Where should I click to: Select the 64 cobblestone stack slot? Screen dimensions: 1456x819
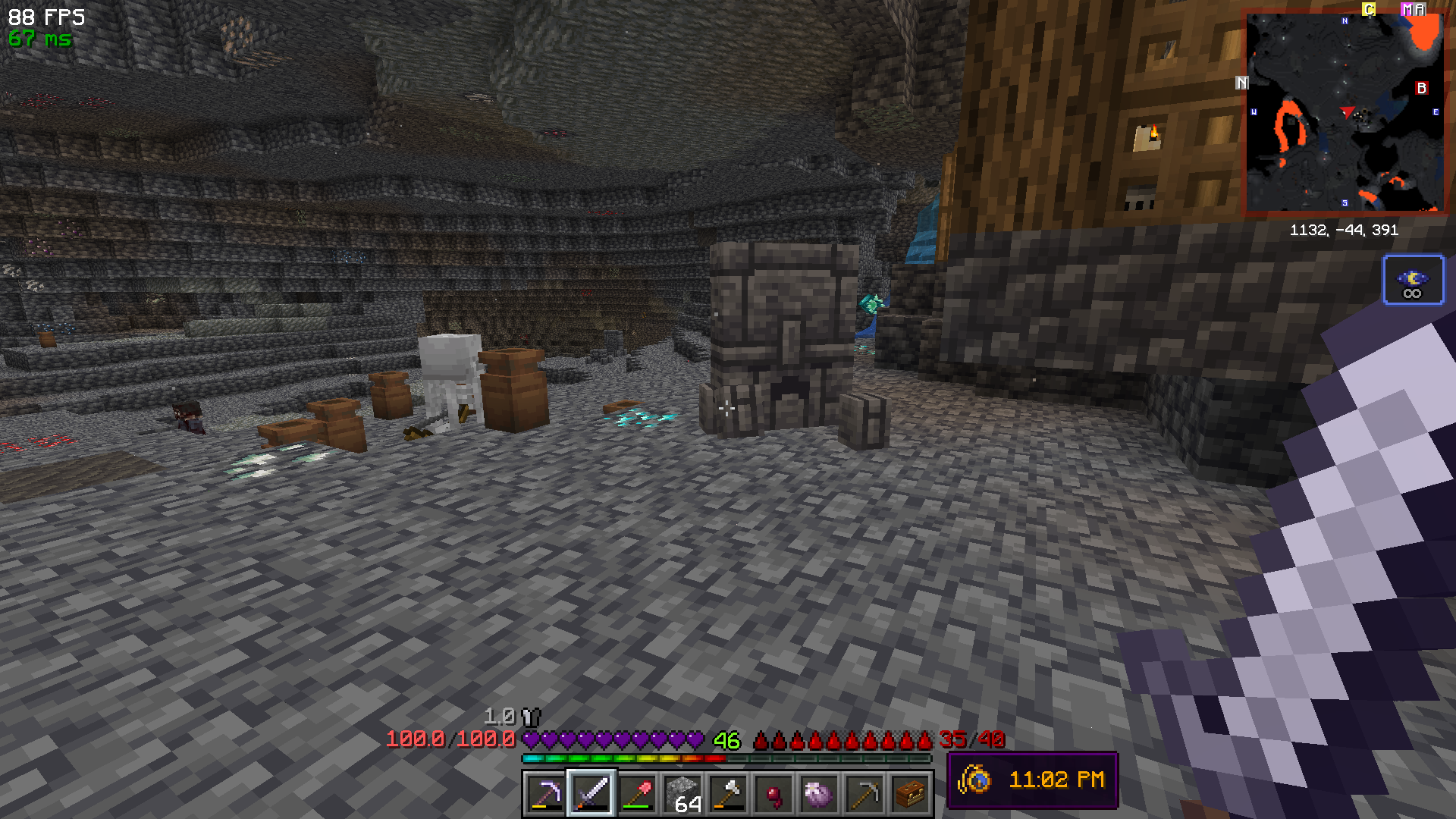(682, 794)
